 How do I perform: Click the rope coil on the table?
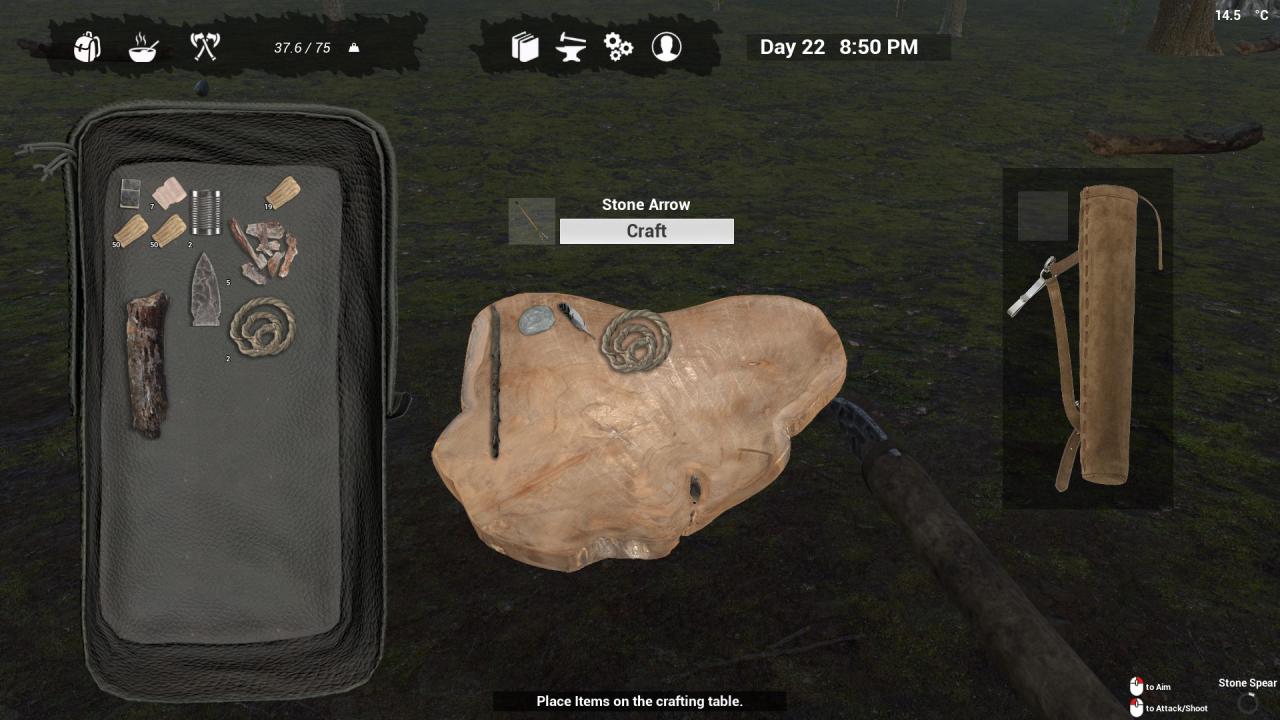(x=635, y=340)
